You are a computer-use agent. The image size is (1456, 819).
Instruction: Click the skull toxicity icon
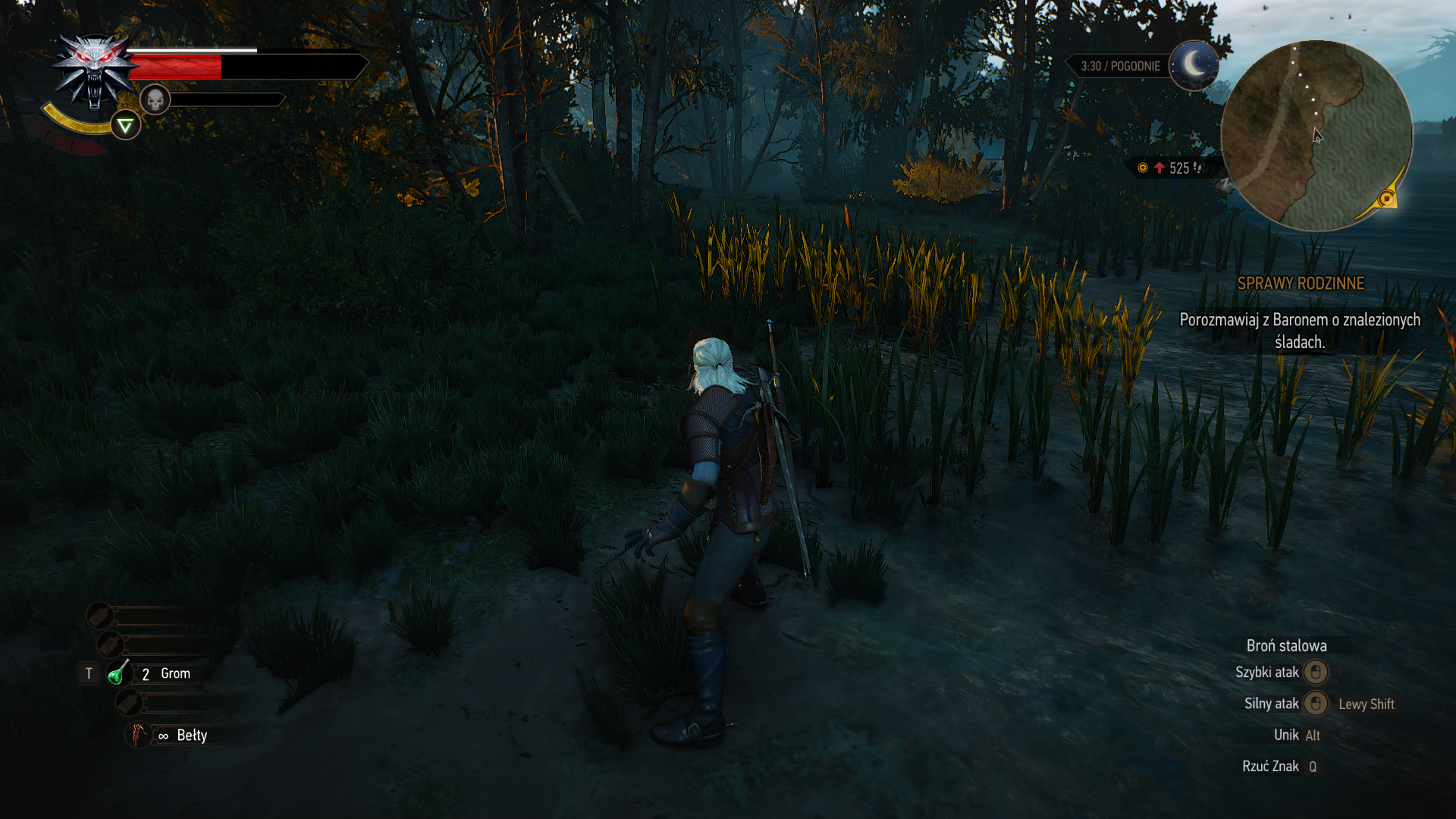(x=155, y=99)
